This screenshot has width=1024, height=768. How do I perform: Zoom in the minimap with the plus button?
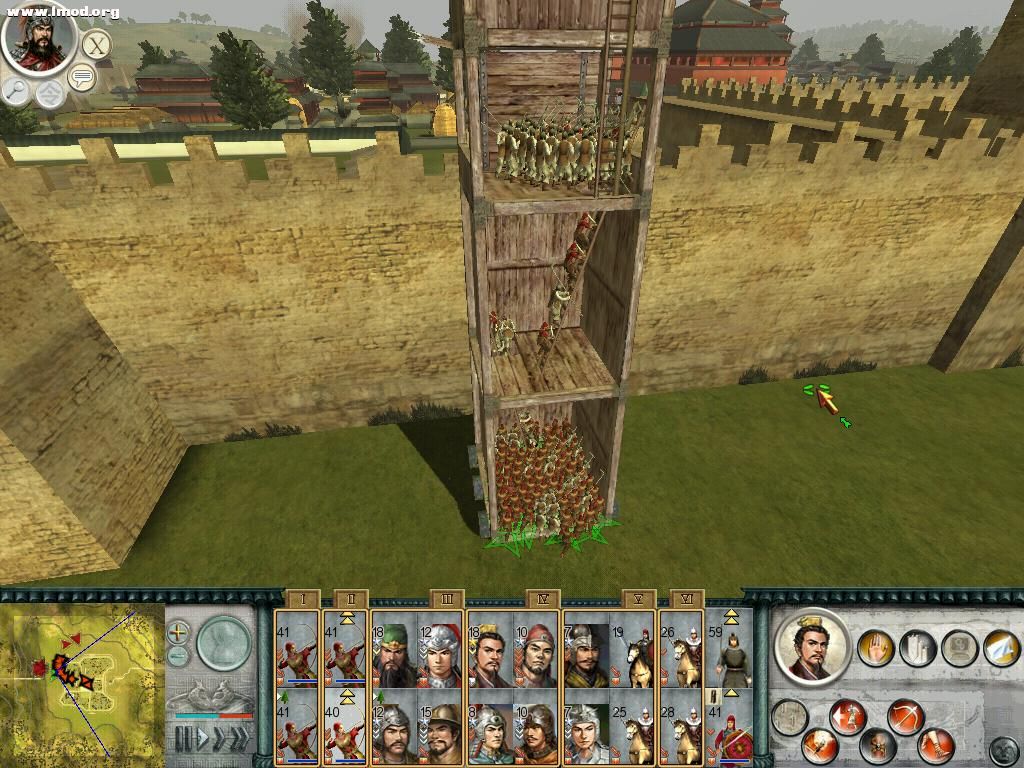(178, 632)
